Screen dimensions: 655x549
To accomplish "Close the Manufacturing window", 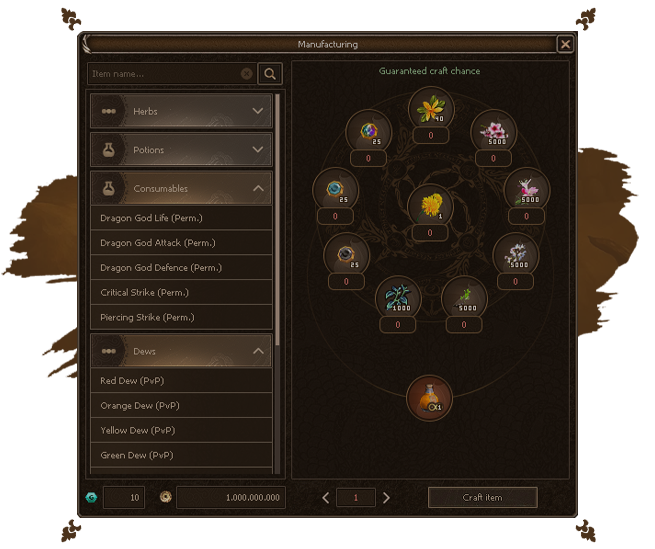I will click(x=565, y=44).
